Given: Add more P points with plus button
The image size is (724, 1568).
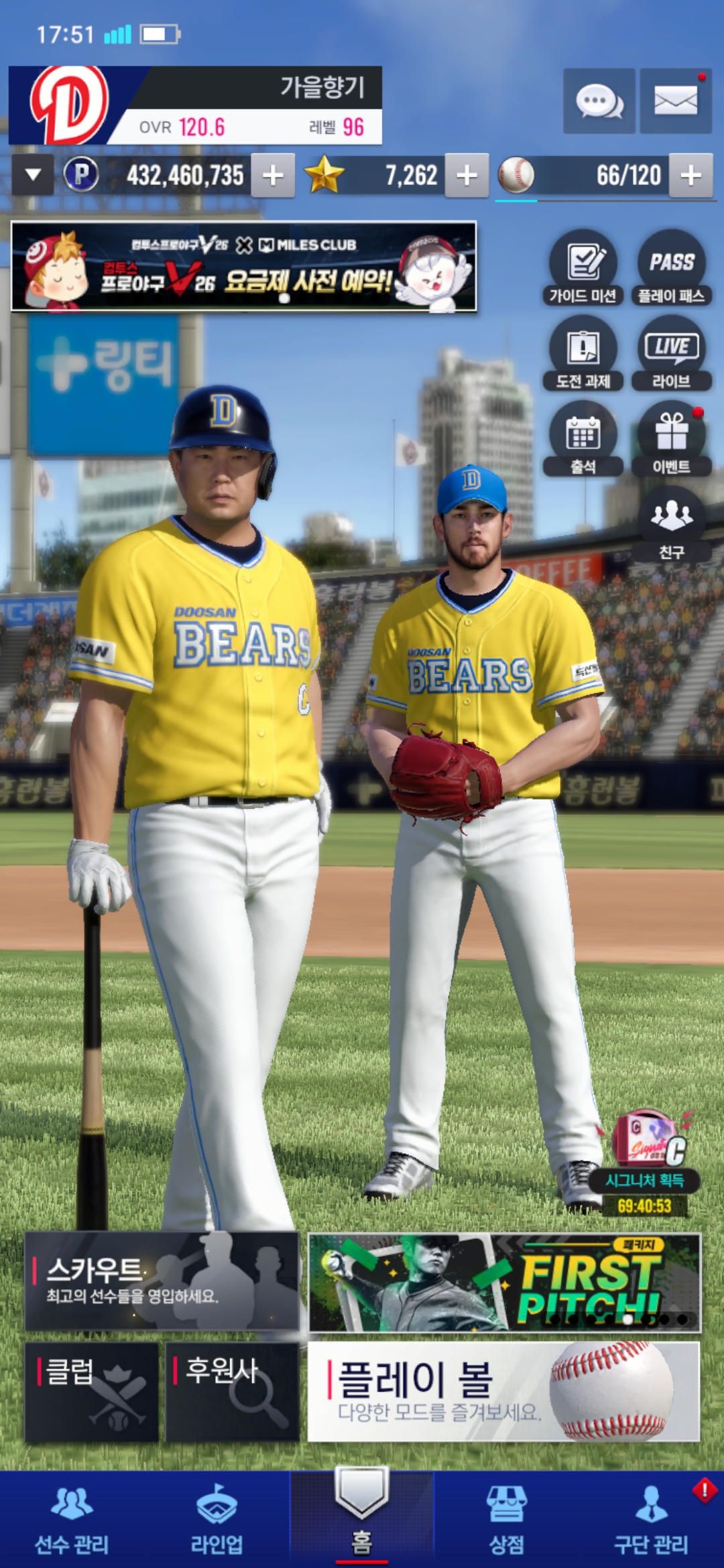Looking at the screenshot, I should pyautogui.click(x=273, y=176).
